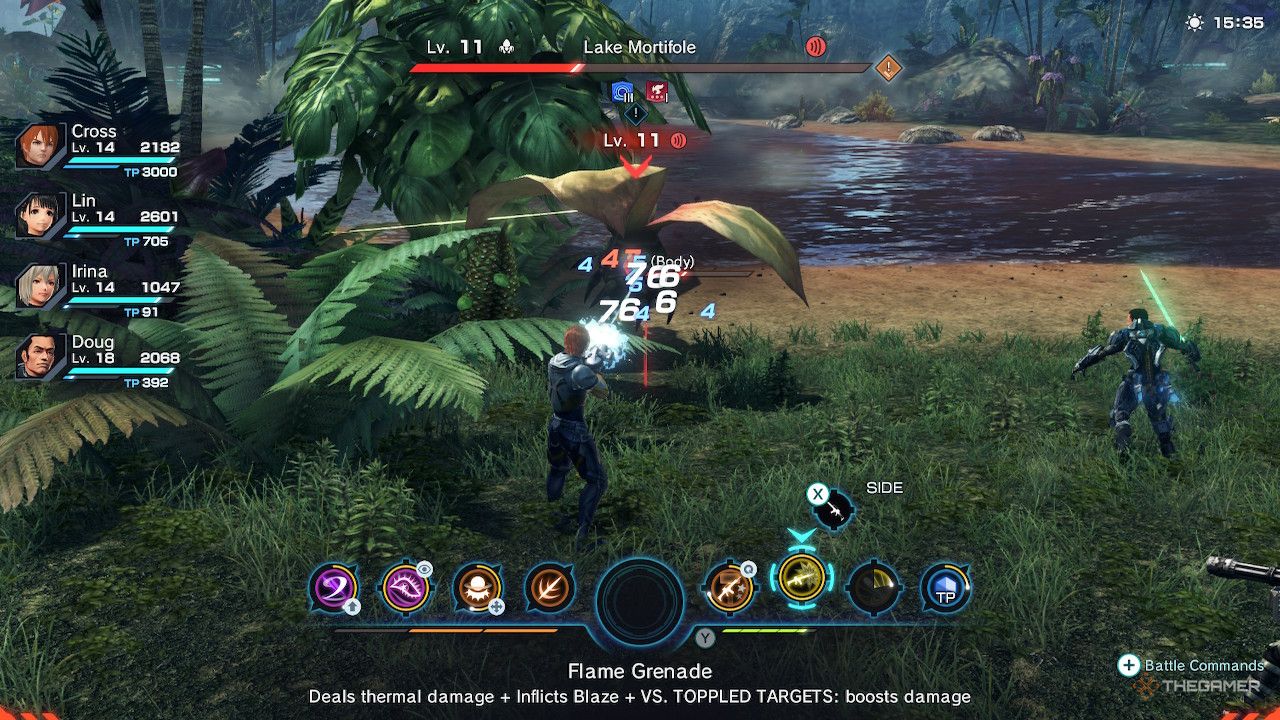Select the orange feather slash art

pos(549,588)
